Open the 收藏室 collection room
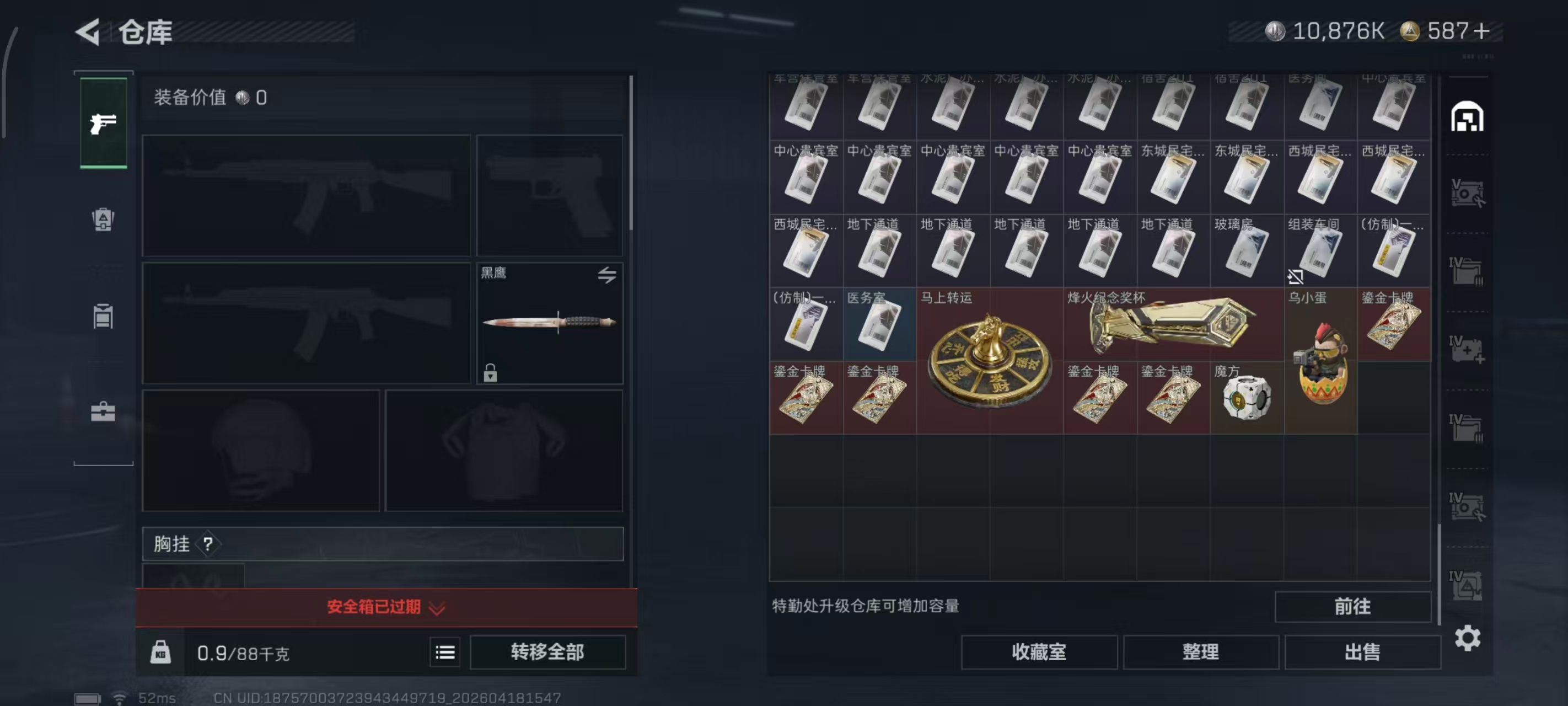Image resolution: width=1568 pixels, height=706 pixels. (1038, 652)
